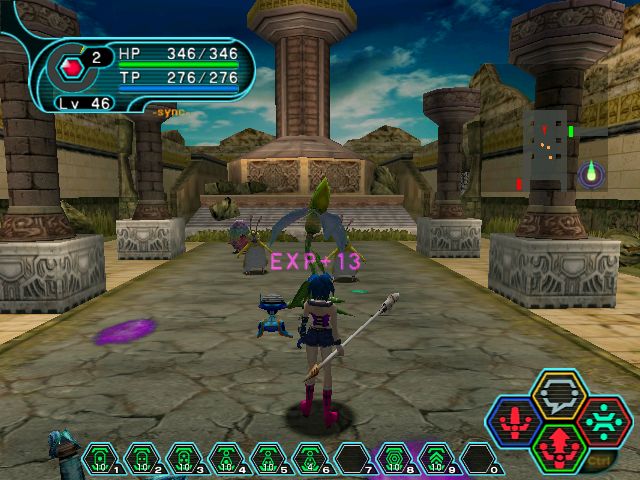Trigger the teal red-bordered action hexagon
Viewport: 640px width, 480px height.
point(602,420)
